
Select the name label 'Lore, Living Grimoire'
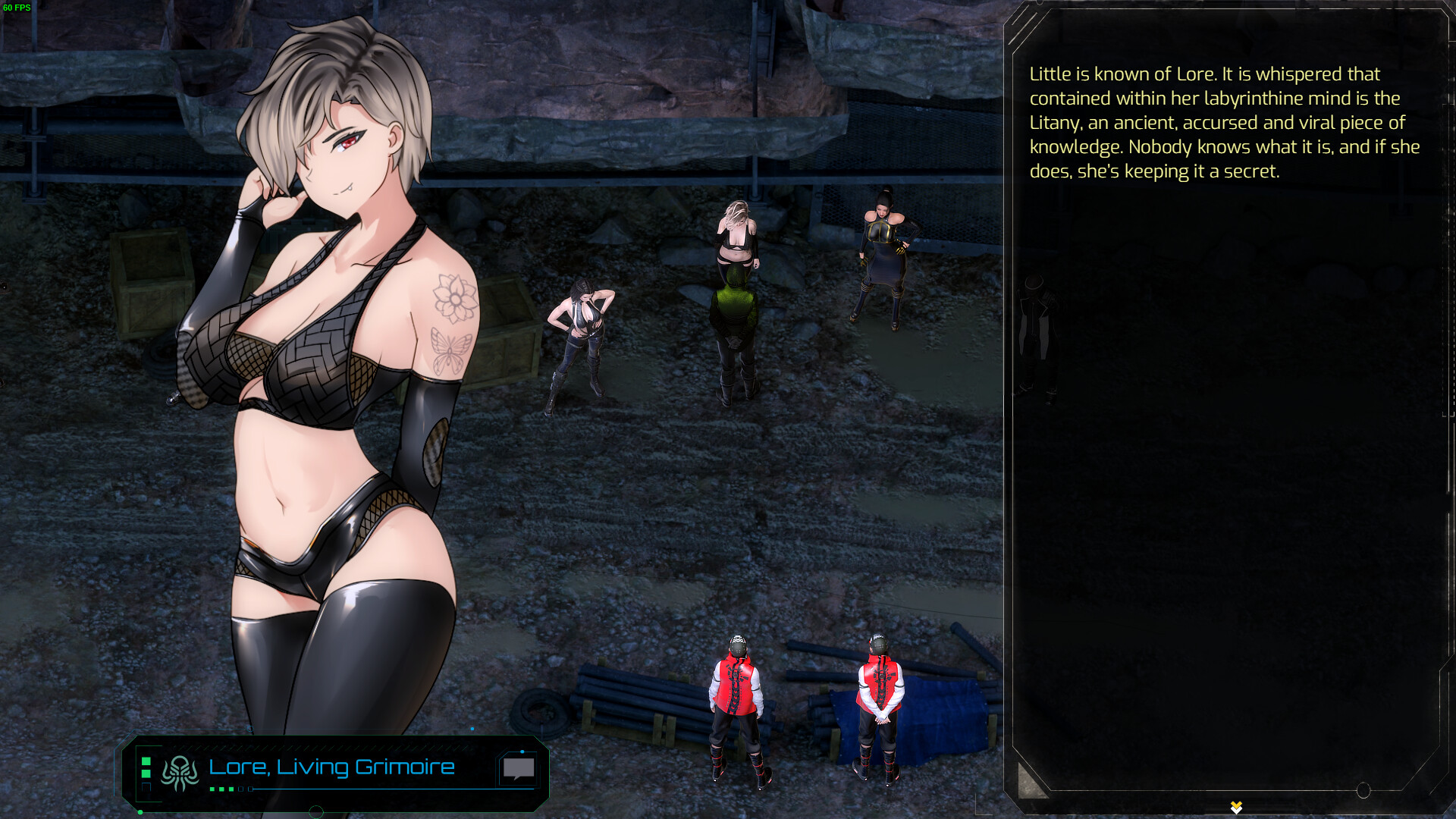pyautogui.click(x=331, y=768)
